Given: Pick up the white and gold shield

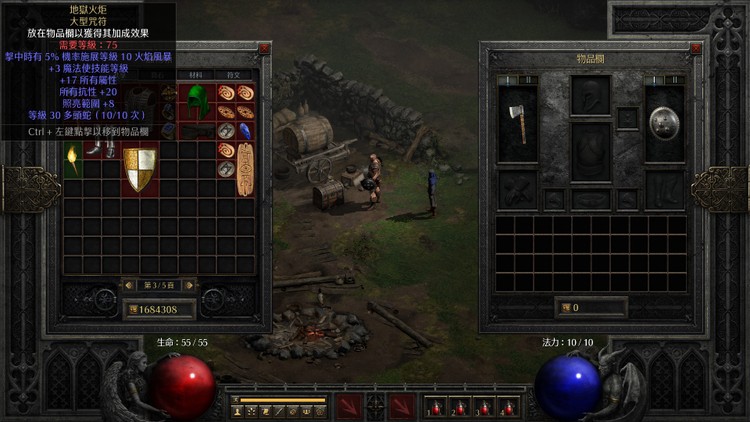Looking at the screenshot, I should (x=139, y=169).
